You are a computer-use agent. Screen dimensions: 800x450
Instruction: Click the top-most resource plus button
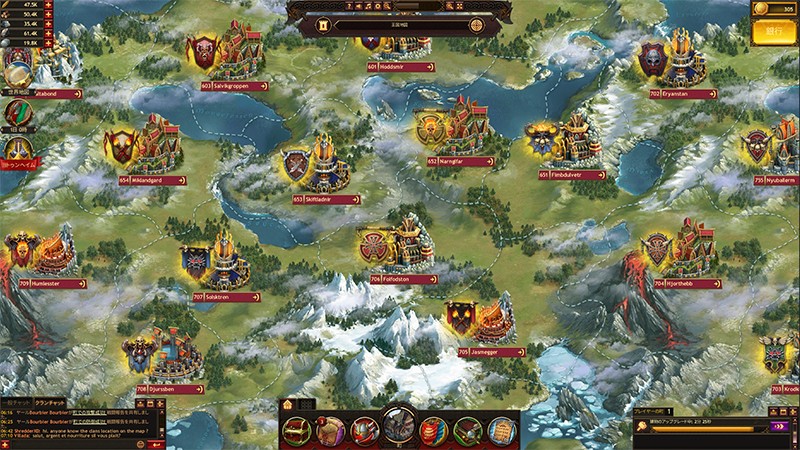(x=49, y=5)
